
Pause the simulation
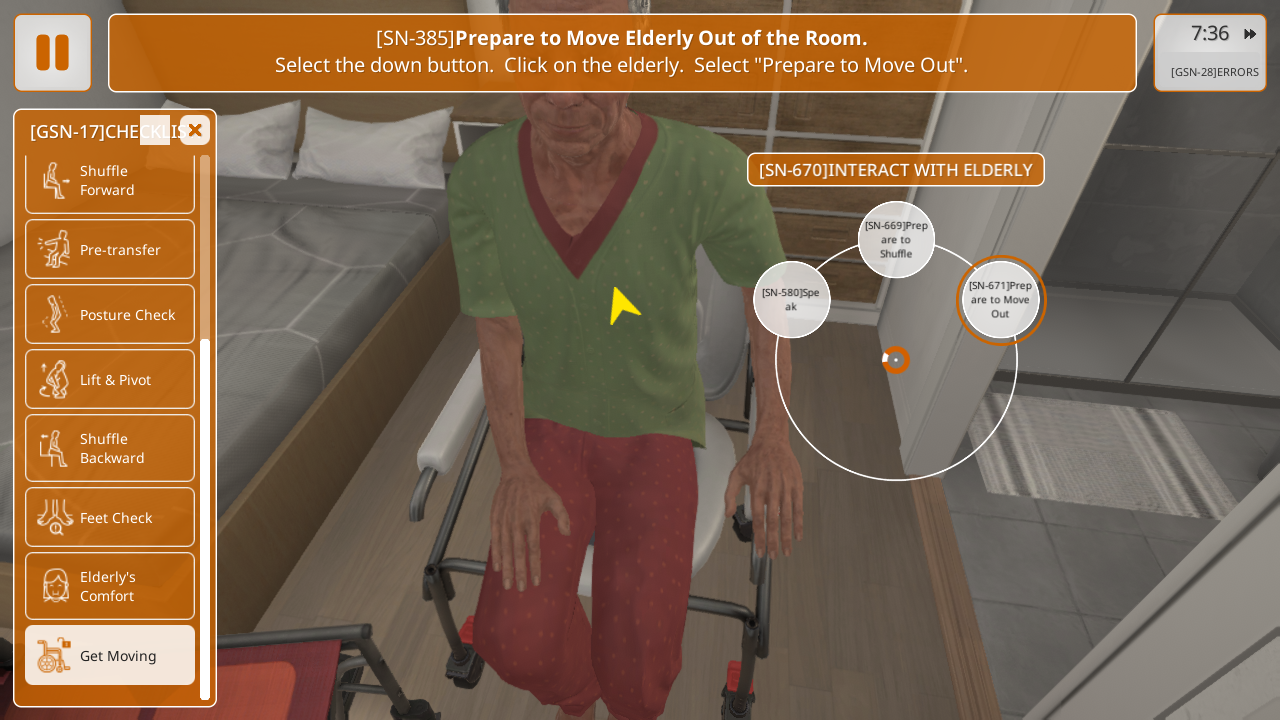tap(53, 53)
